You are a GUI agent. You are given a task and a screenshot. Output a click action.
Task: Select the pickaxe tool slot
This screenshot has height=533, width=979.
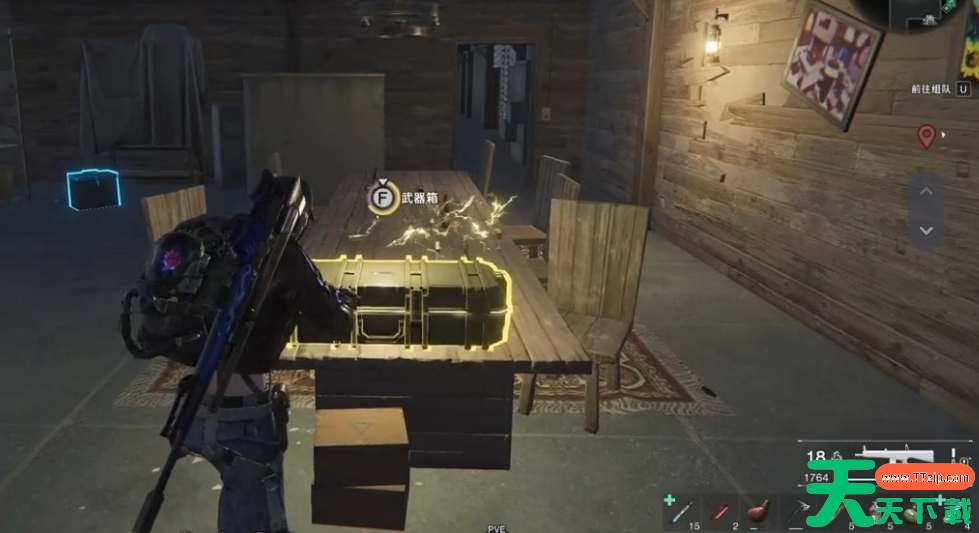point(798,512)
